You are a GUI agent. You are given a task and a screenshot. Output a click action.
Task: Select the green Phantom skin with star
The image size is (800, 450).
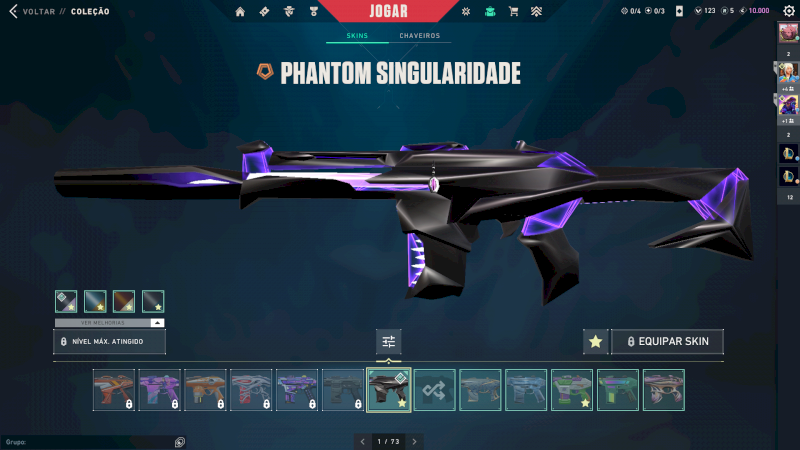[572, 390]
